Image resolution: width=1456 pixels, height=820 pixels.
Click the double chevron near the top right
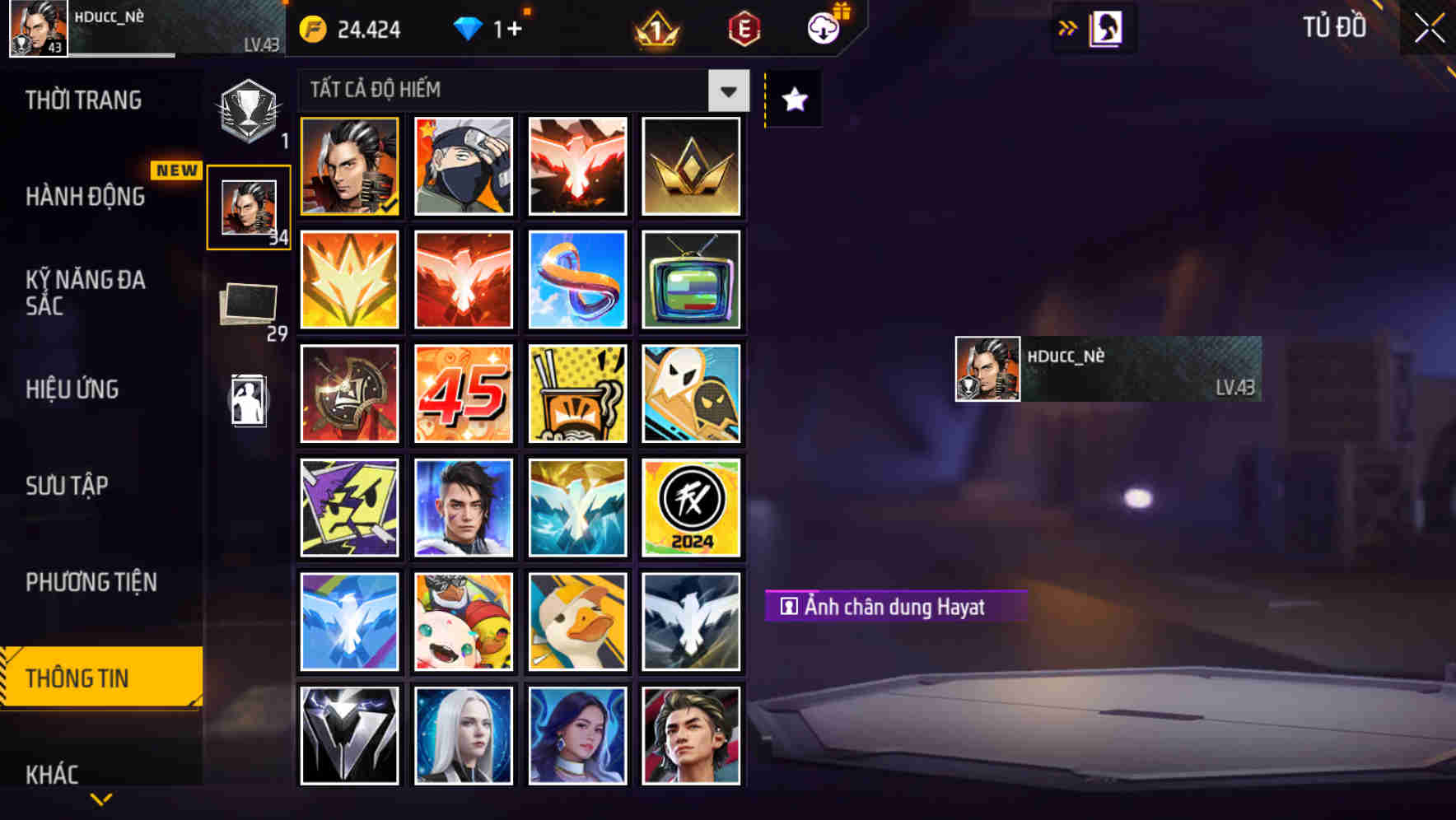(1068, 27)
